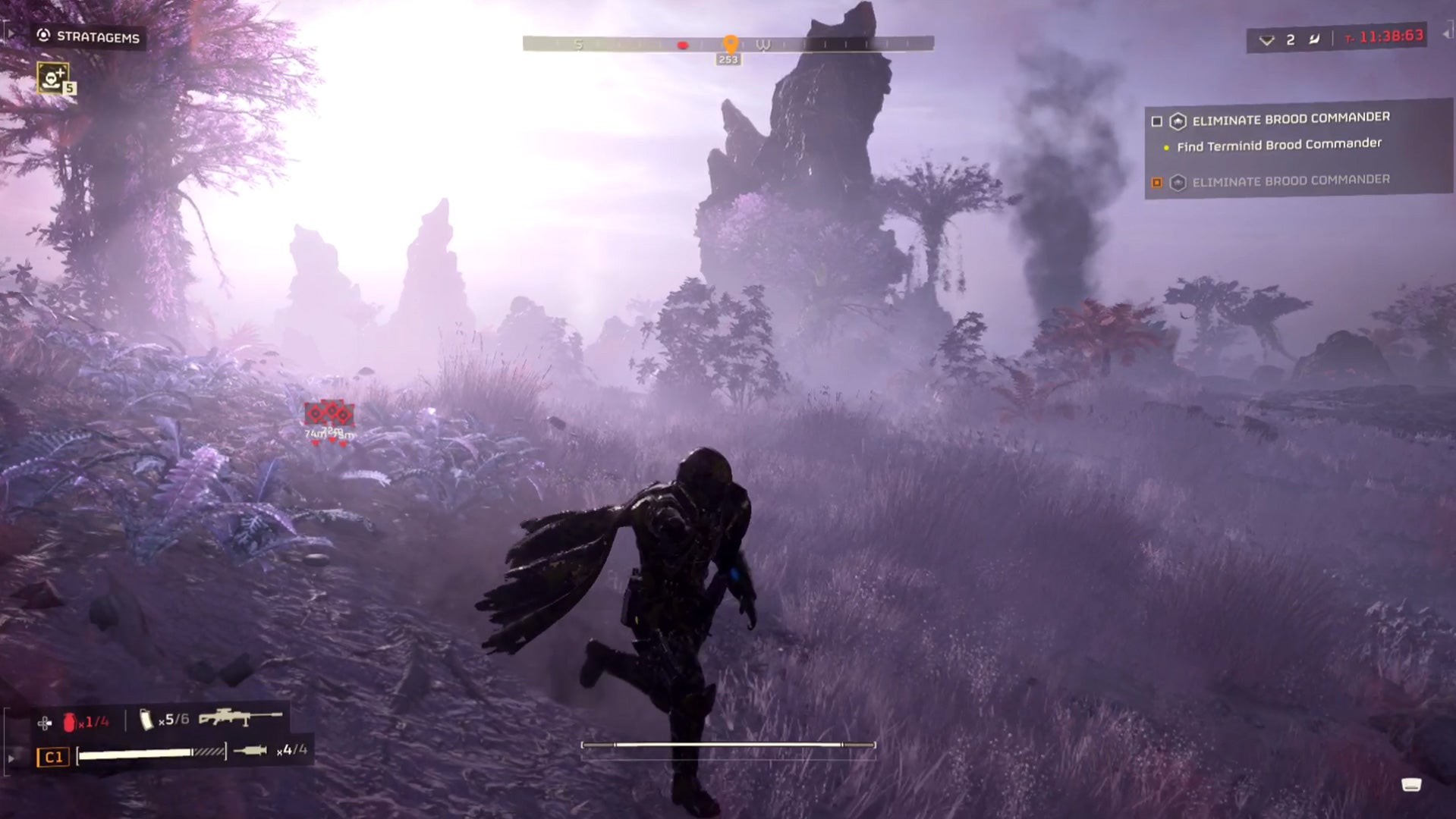Collapse the objectives panel

click(x=1445, y=34)
